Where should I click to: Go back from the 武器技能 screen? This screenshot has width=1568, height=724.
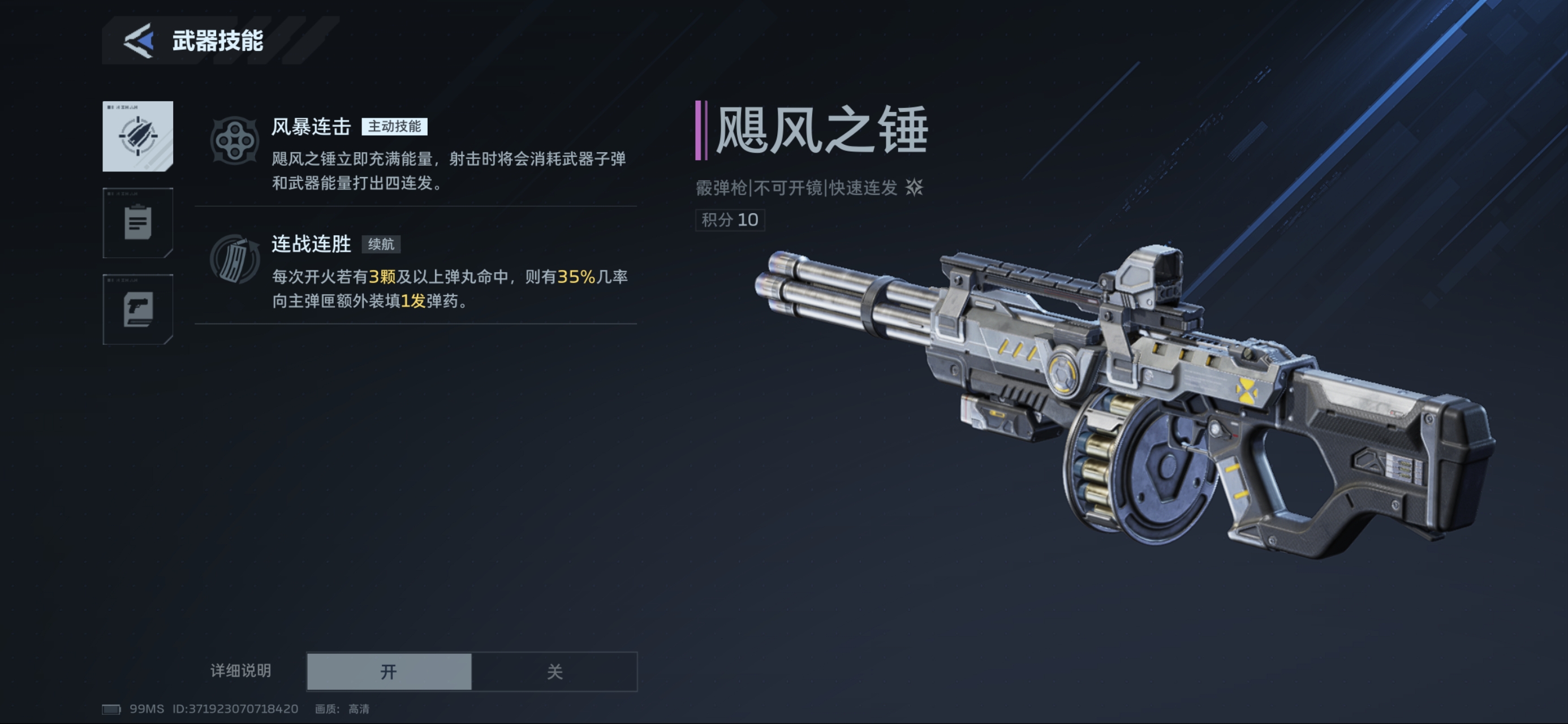(139, 41)
